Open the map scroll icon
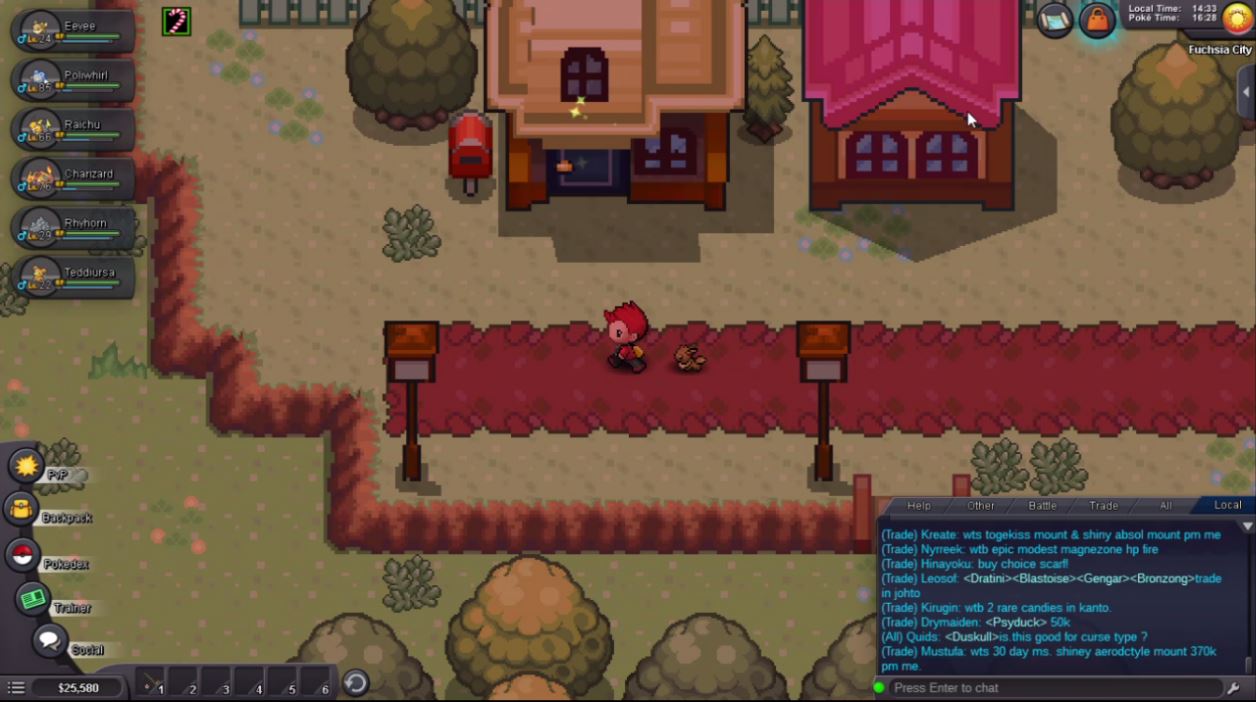 pos(1055,19)
